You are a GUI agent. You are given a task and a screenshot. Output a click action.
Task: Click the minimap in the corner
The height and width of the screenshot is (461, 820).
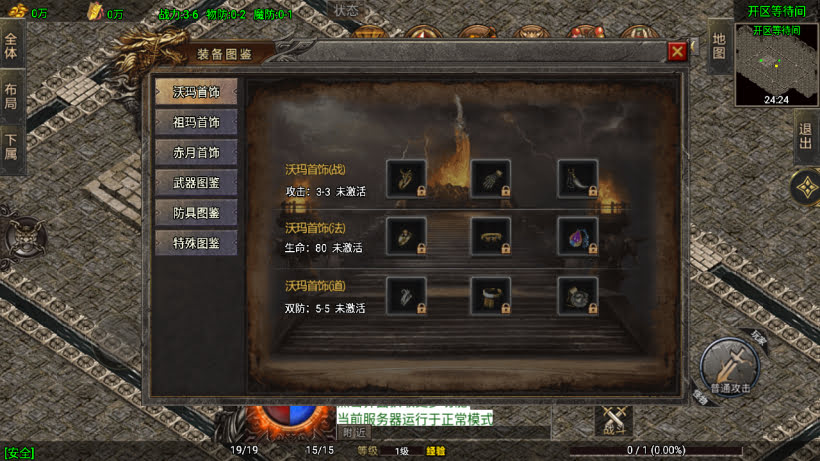[776, 66]
